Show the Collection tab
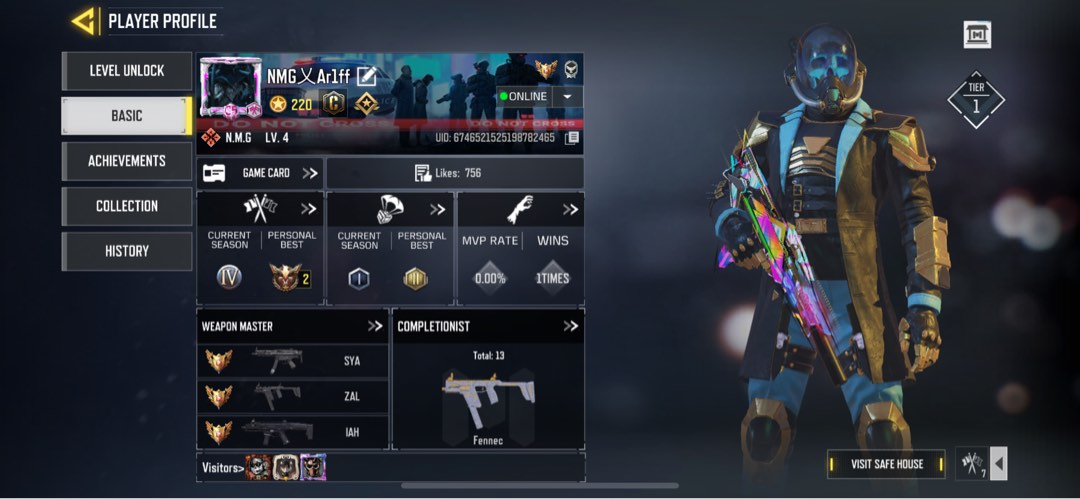Image resolution: width=1080 pixels, height=499 pixels. tap(126, 206)
